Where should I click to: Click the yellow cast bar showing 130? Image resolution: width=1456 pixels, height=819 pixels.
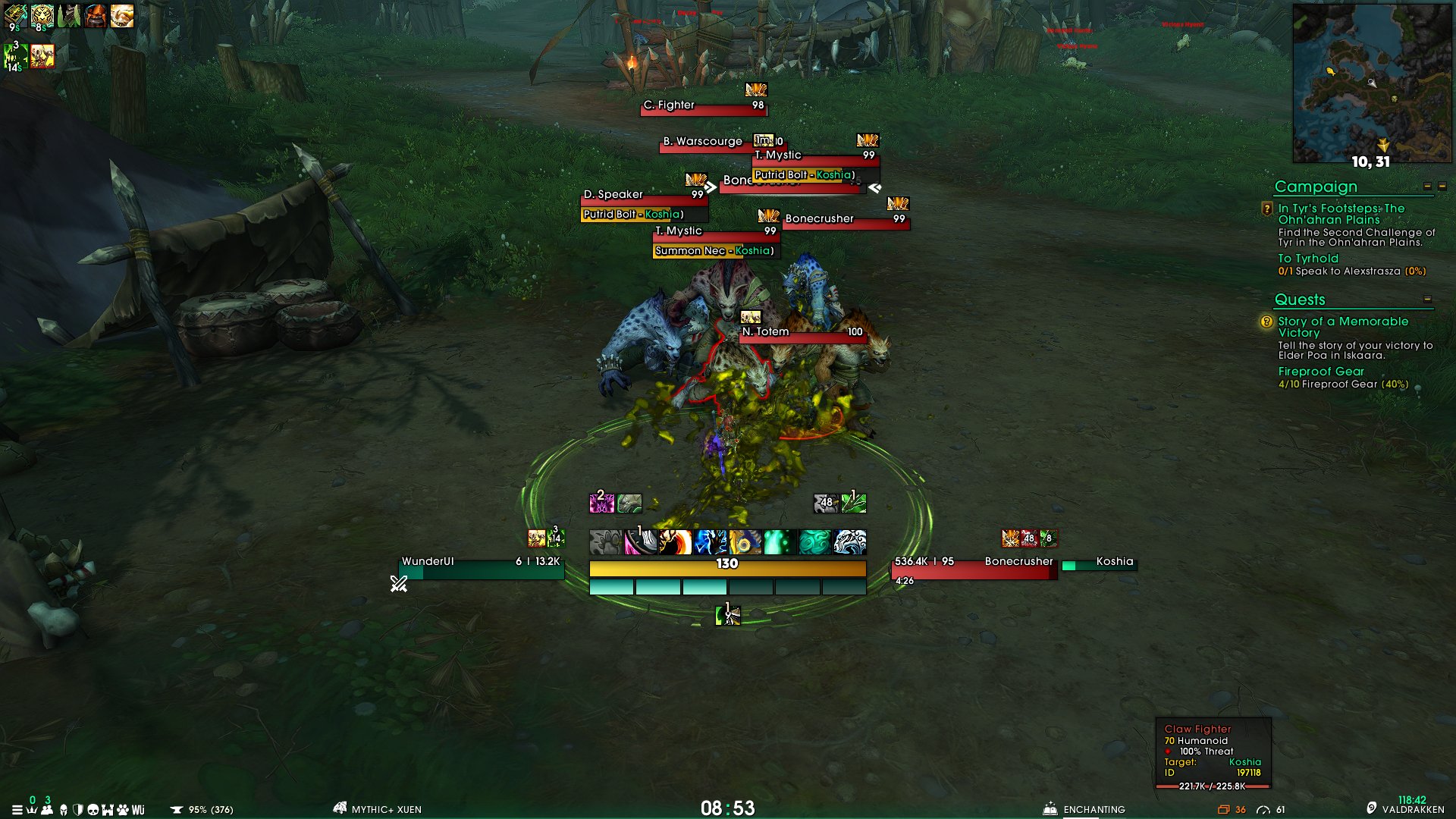point(726,566)
